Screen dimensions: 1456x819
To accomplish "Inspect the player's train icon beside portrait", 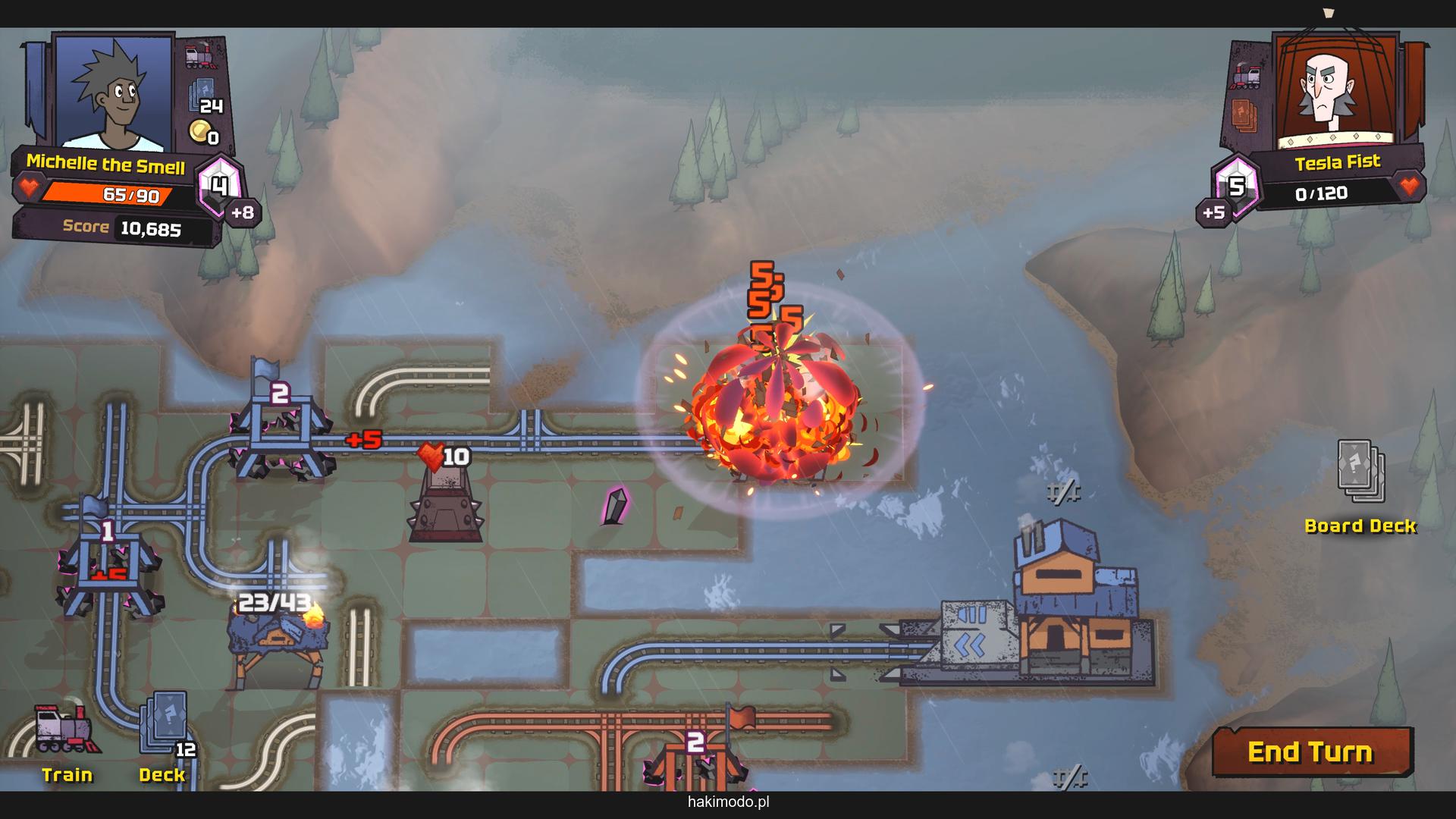I will (x=201, y=55).
